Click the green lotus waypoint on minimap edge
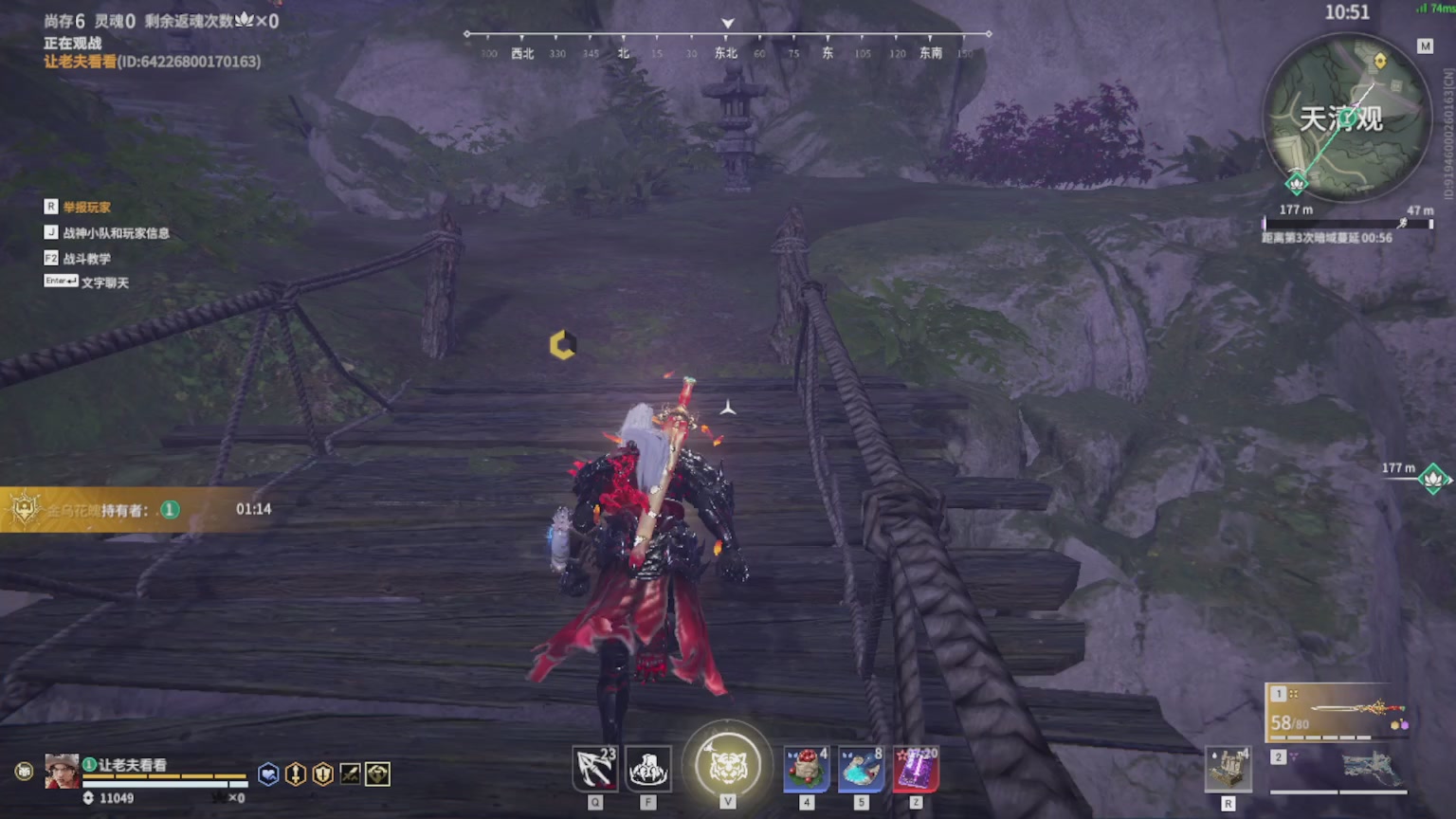 [x=1296, y=183]
